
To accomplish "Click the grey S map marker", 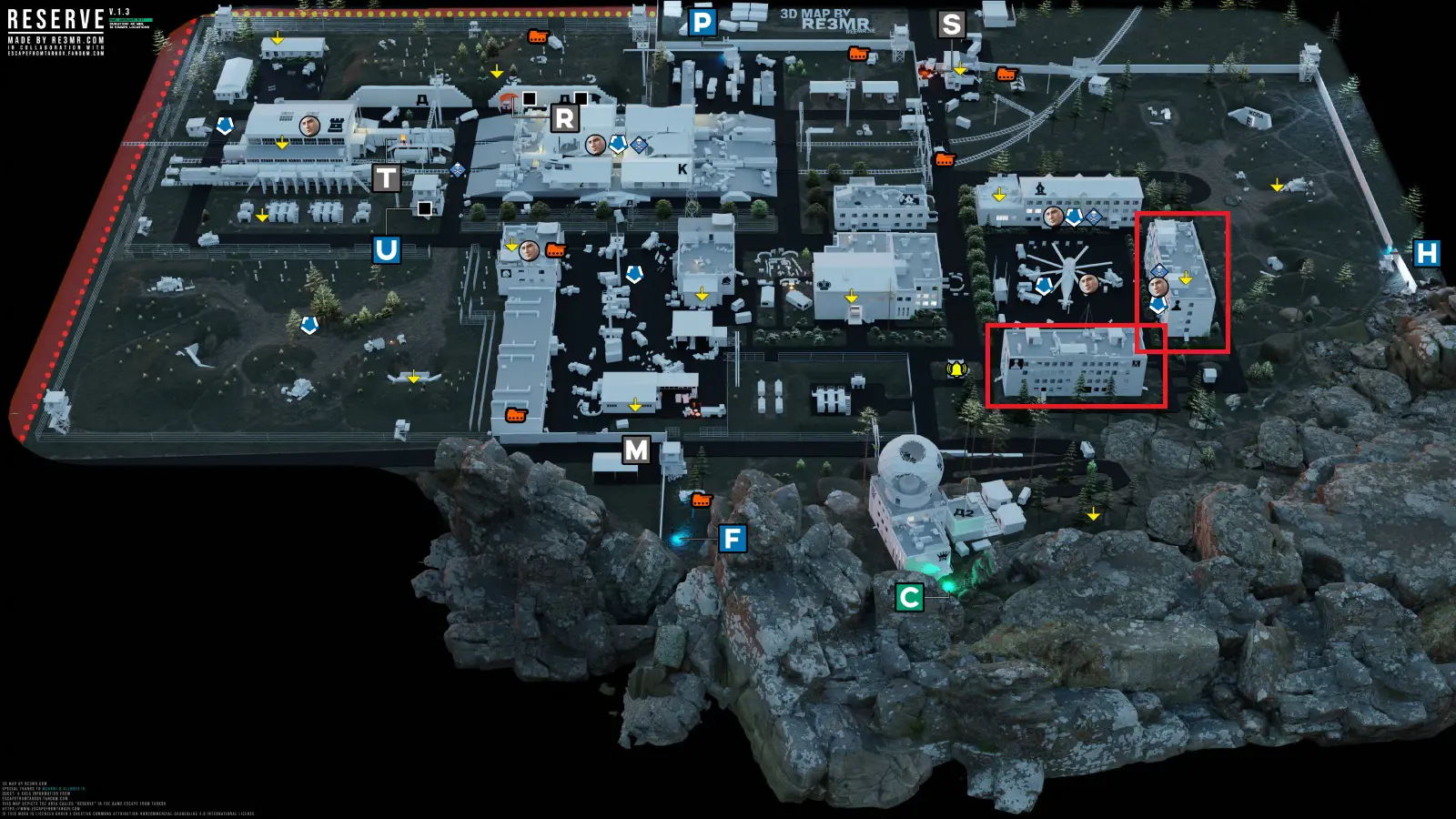I will coord(951,25).
